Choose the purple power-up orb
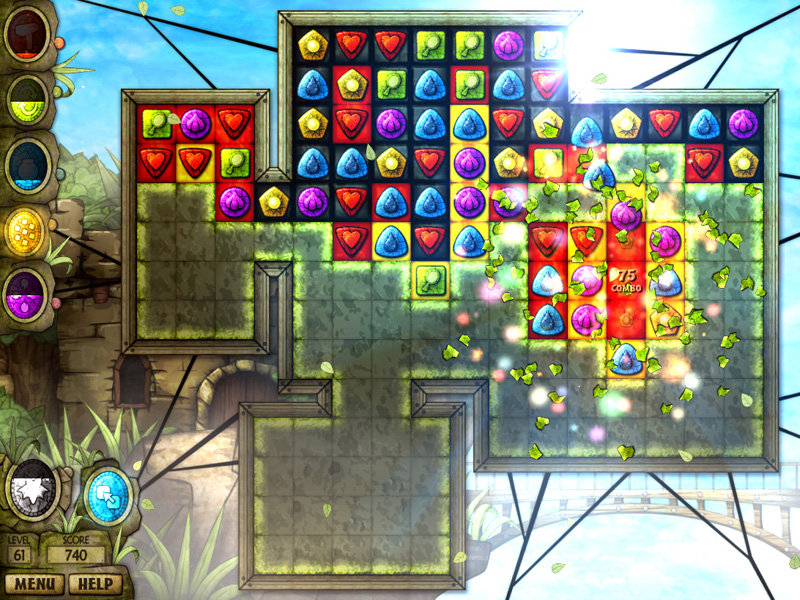The height and width of the screenshot is (600, 800). [x=27, y=295]
